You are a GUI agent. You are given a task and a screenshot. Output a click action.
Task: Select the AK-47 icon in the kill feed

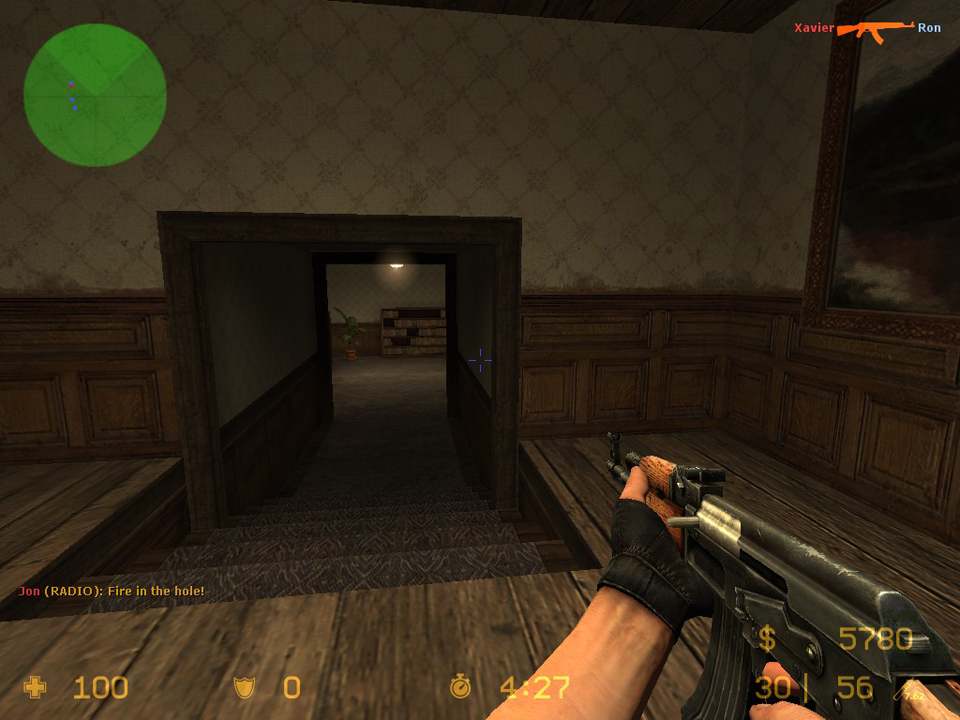pyautogui.click(x=875, y=30)
